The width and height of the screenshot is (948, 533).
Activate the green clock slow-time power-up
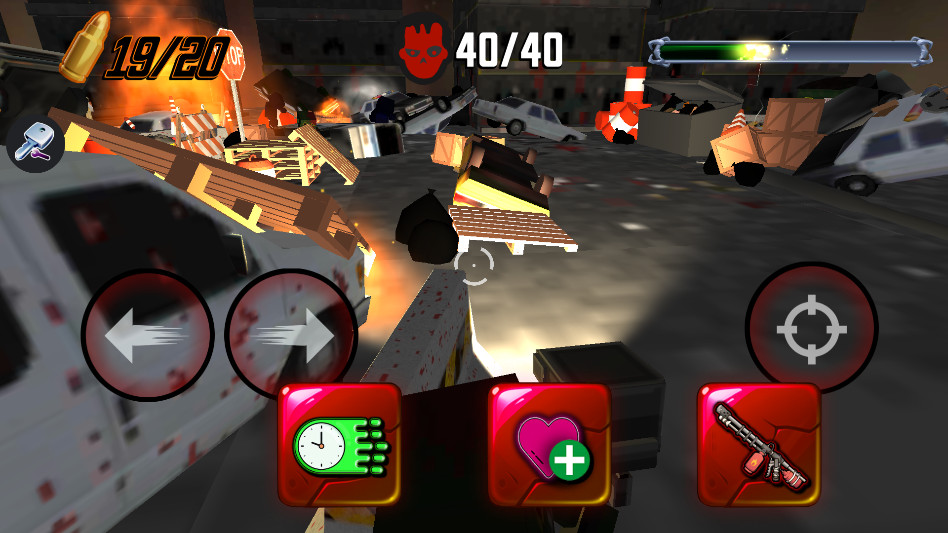339,444
